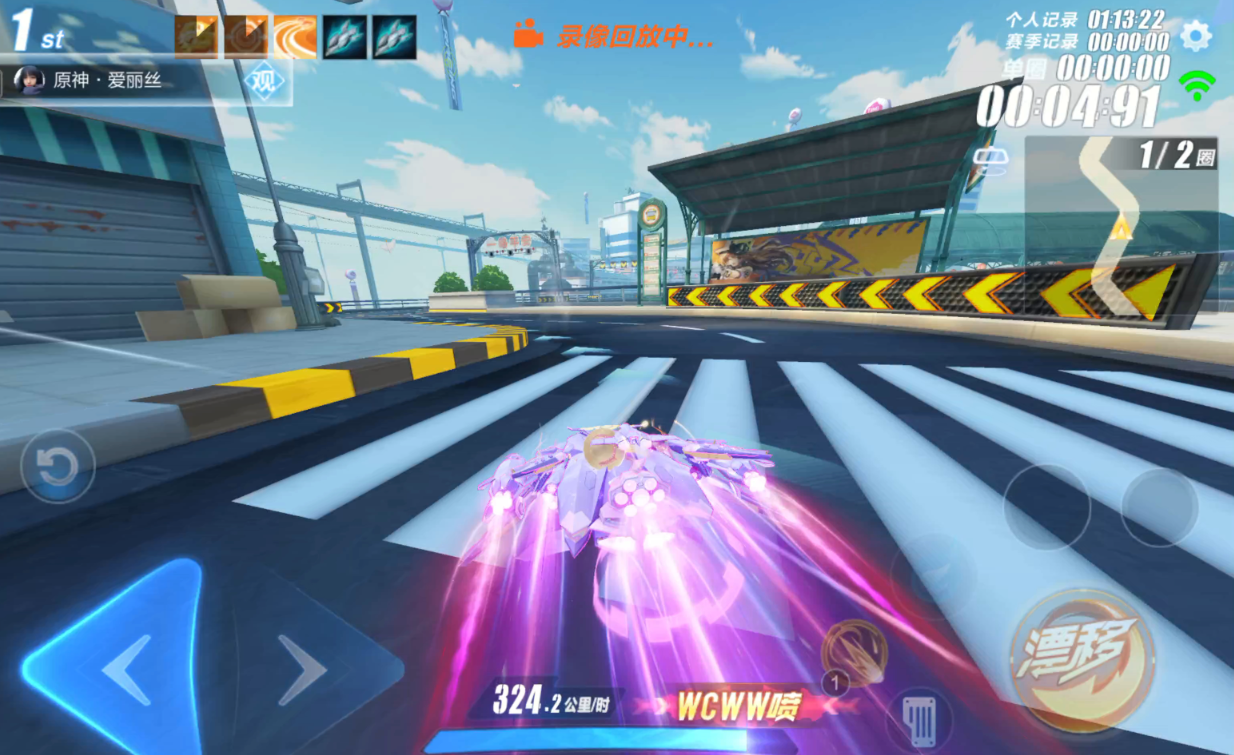The image size is (1234, 755).
Task: Click the circular reset-car button
Action: 58,466
